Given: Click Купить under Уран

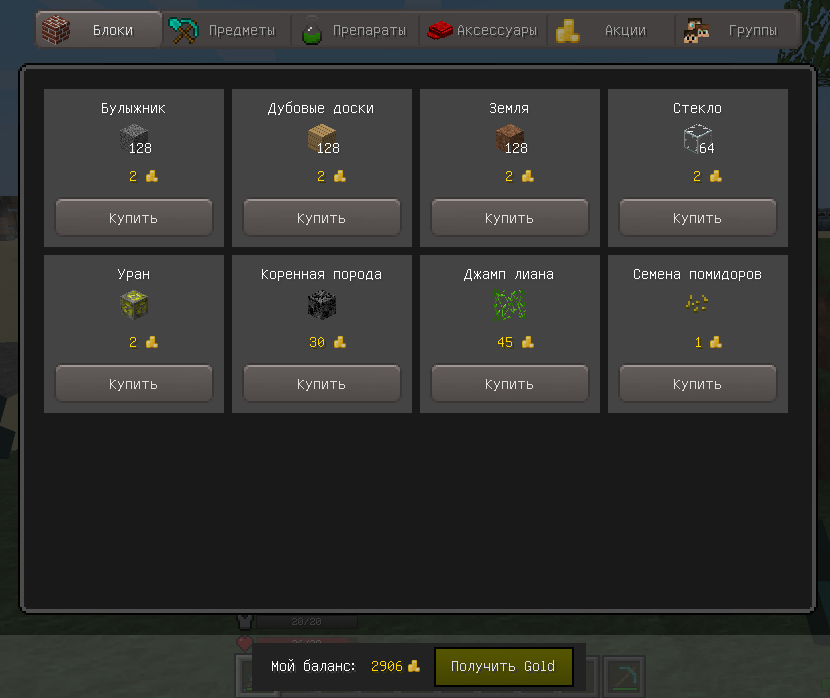Looking at the screenshot, I should coord(133,383).
